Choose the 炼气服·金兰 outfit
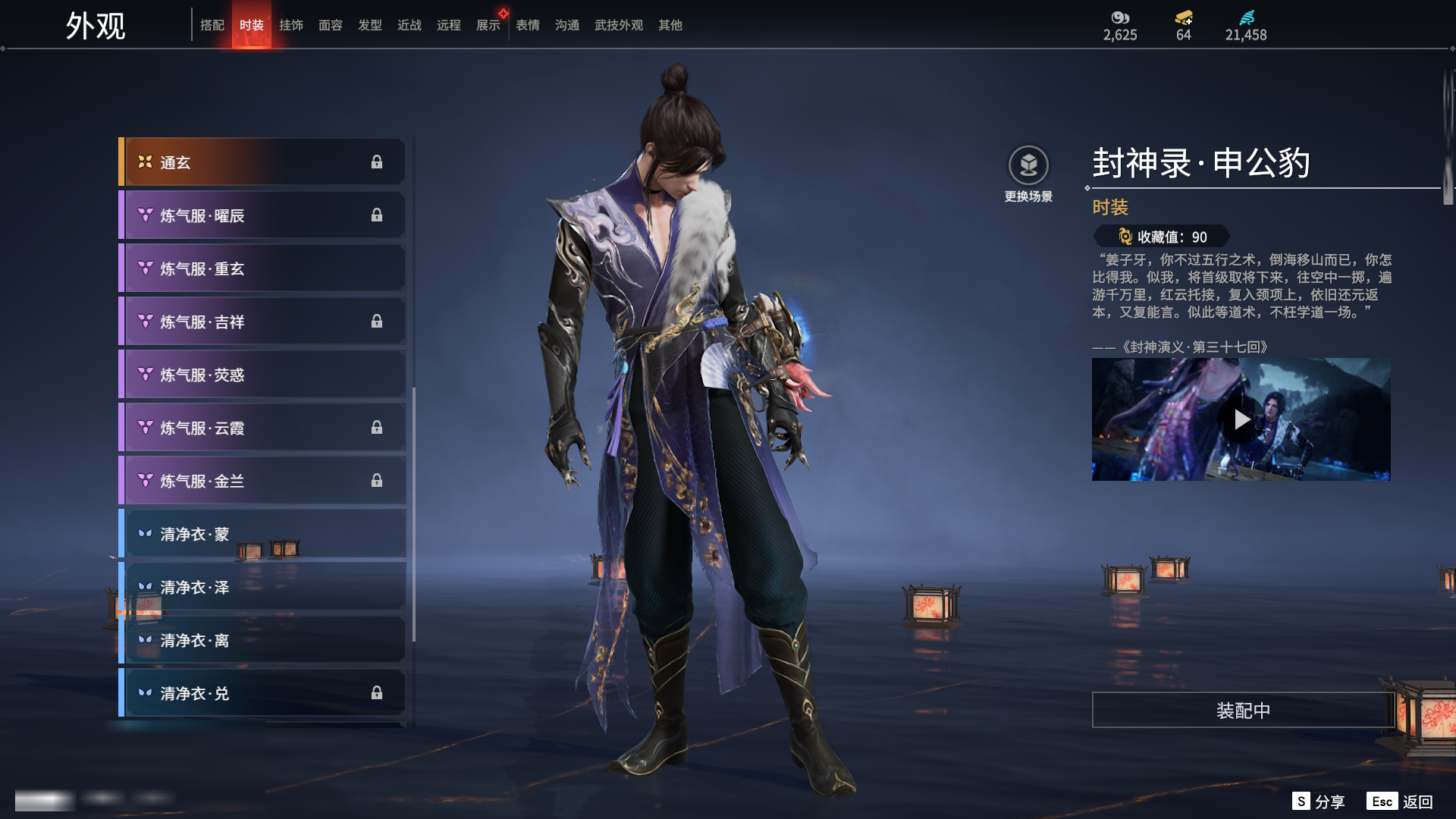Viewport: 1456px width, 819px height. click(262, 481)
